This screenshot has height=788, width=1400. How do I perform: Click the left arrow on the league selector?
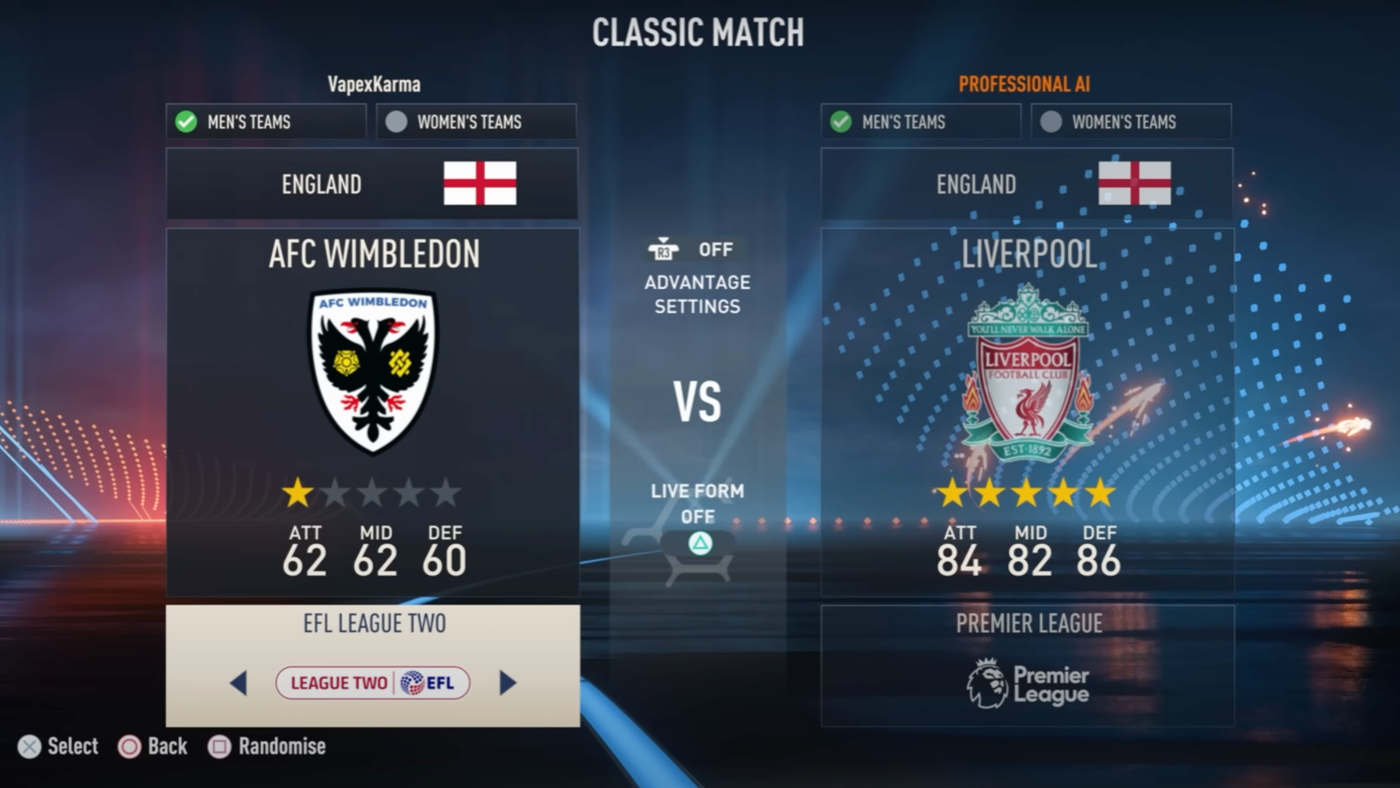click(240, 682)
